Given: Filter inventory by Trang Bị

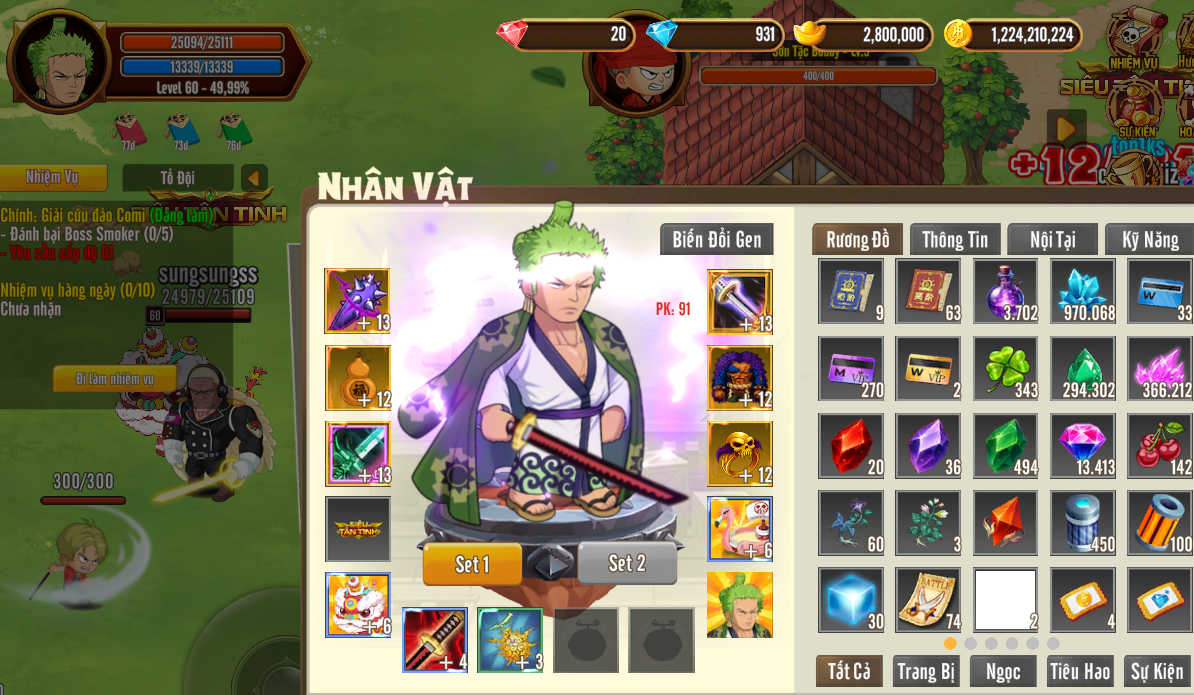Looking at the screenshot, I should 926,671.
